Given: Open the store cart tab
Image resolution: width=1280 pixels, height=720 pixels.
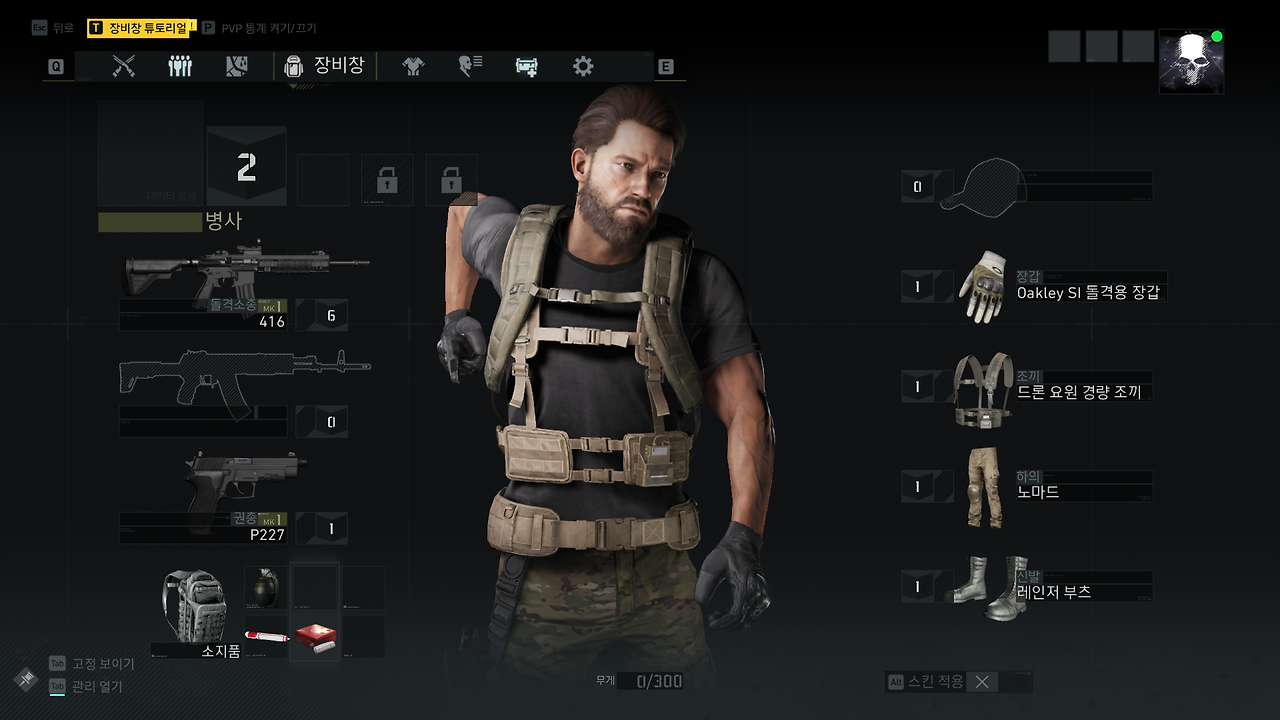Looking at the screenshot, I should pos(527,66).
